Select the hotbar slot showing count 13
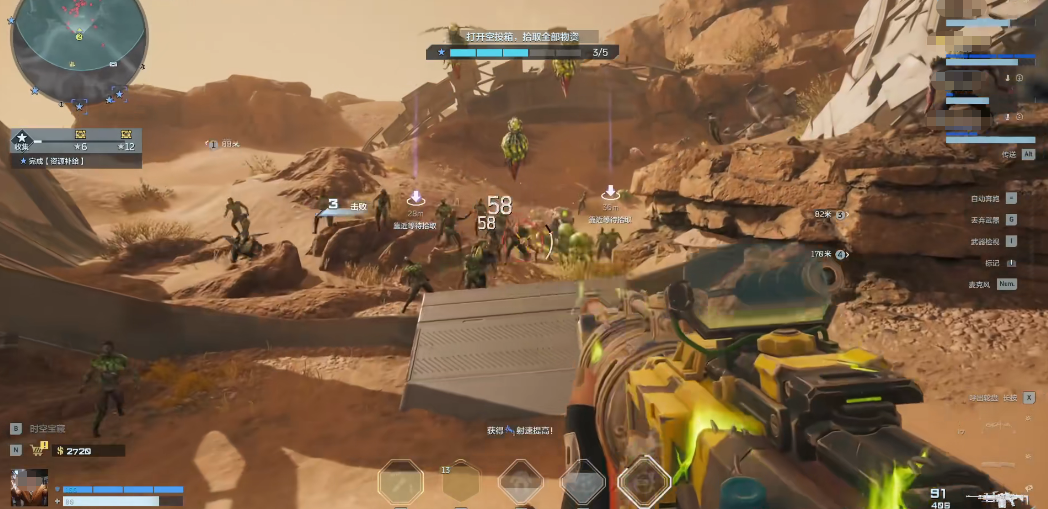 click(x=461, y=482)
